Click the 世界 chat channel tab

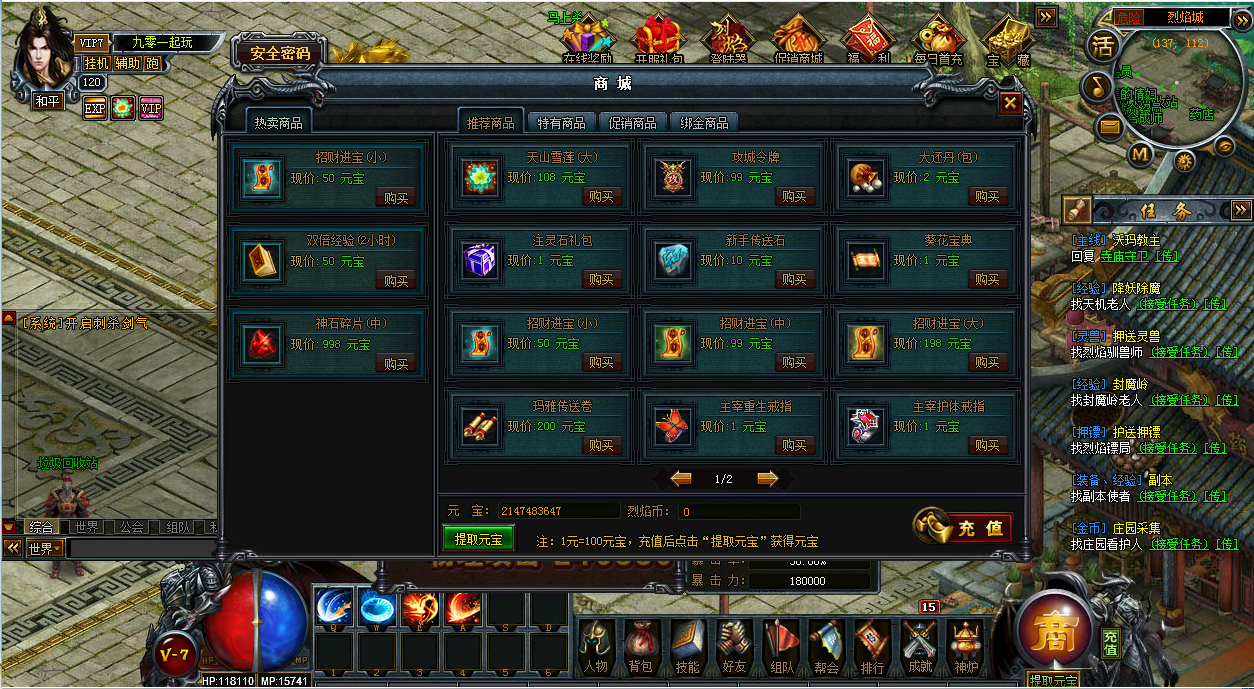[x=86, y=527]
